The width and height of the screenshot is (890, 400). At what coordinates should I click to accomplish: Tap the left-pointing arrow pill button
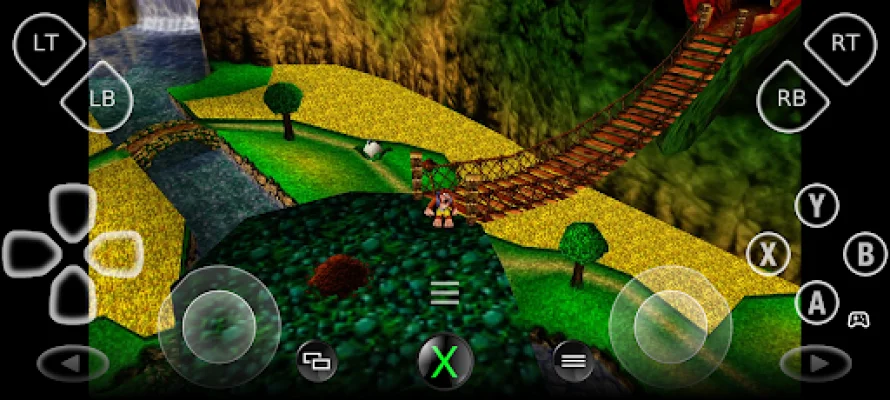[73, 363]
